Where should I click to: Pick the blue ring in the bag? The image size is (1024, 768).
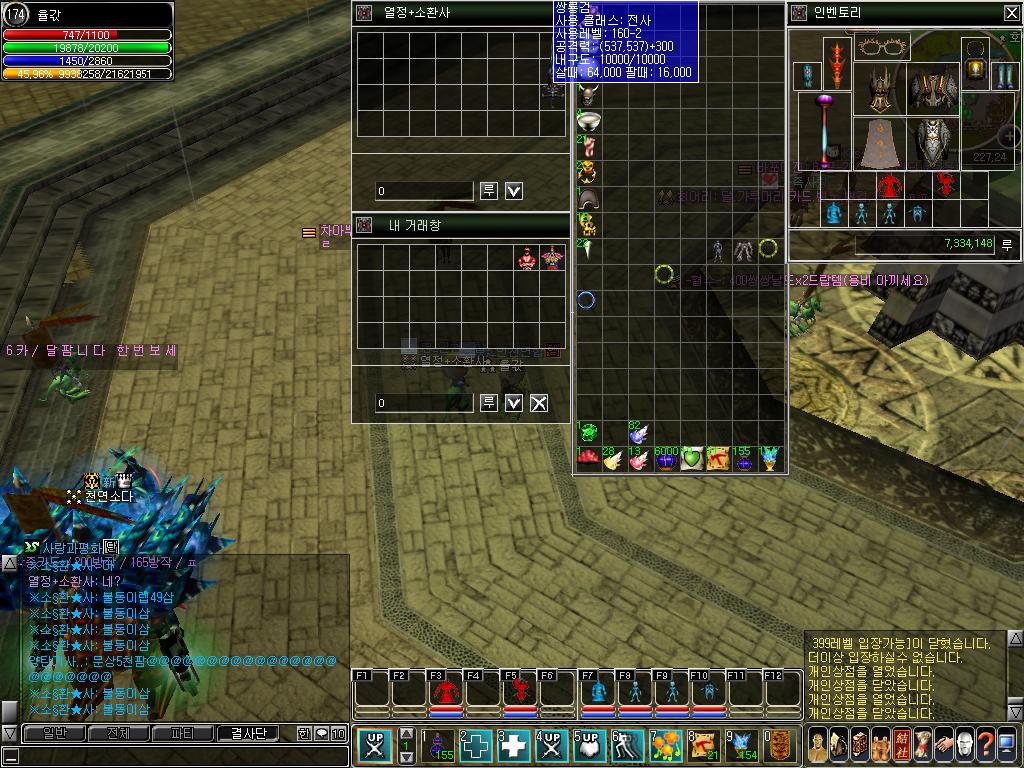[587, 299]
